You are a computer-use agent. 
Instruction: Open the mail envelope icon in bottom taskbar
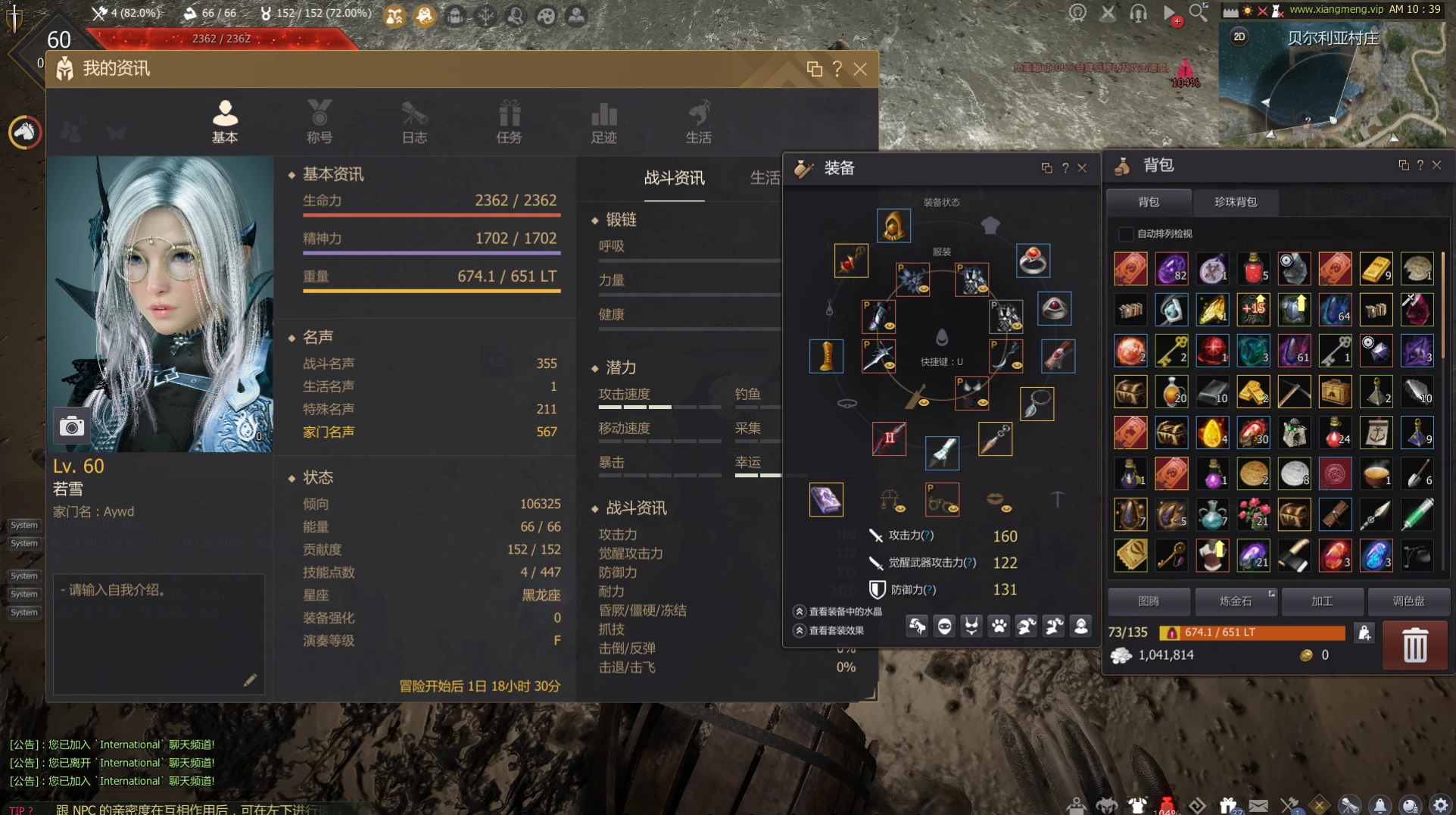pyautogui.click(x=1258, y=804)
